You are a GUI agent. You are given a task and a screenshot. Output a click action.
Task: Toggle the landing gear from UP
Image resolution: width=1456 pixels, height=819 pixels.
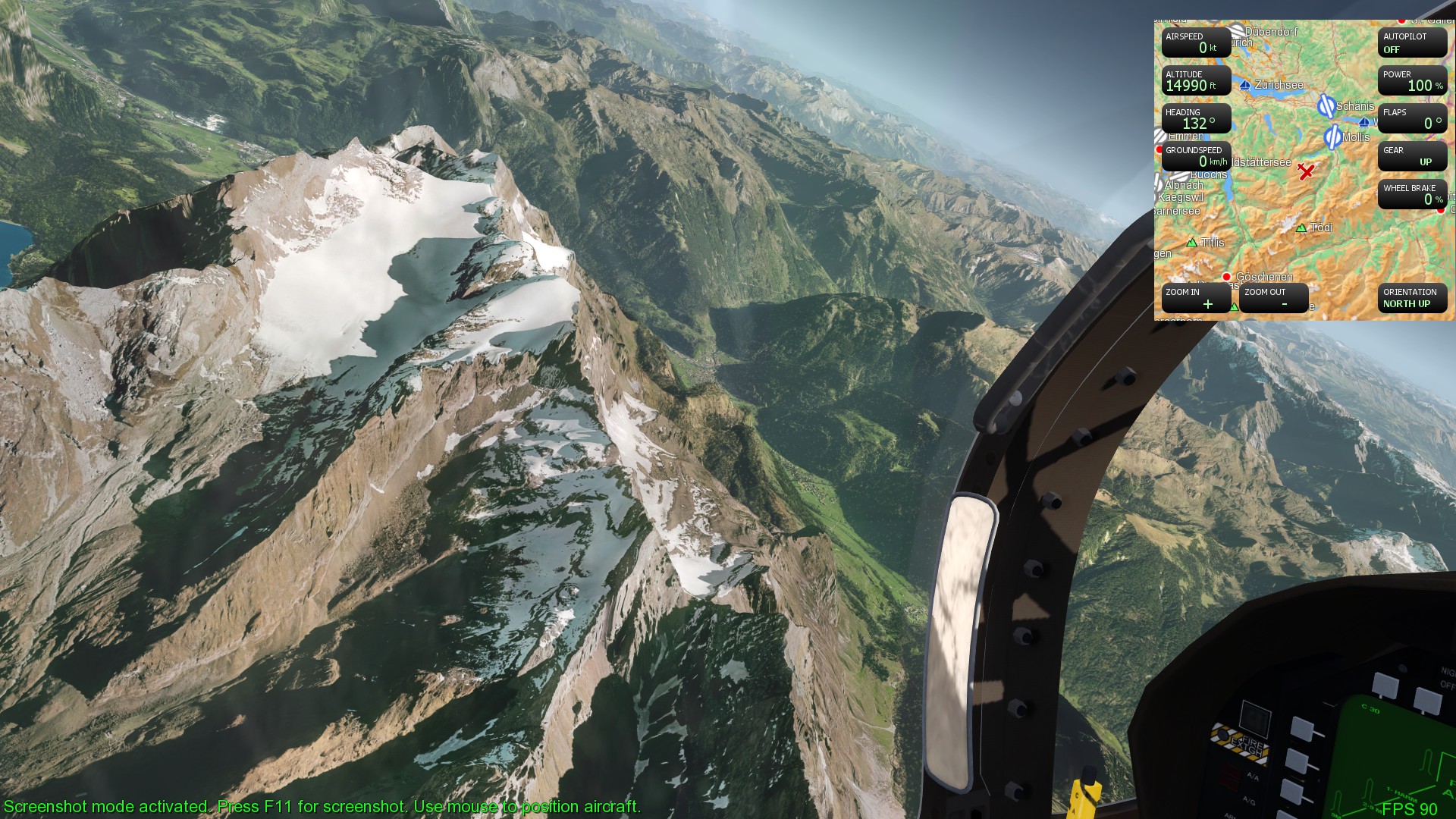(x=1413, y=157)
